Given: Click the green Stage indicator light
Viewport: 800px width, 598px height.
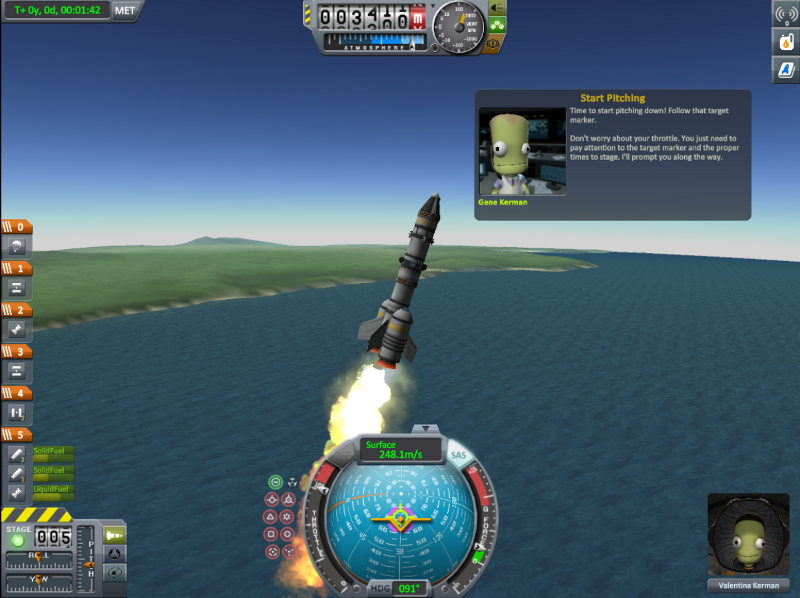Looking at the screenshot, I should click(x=17, y=540).
